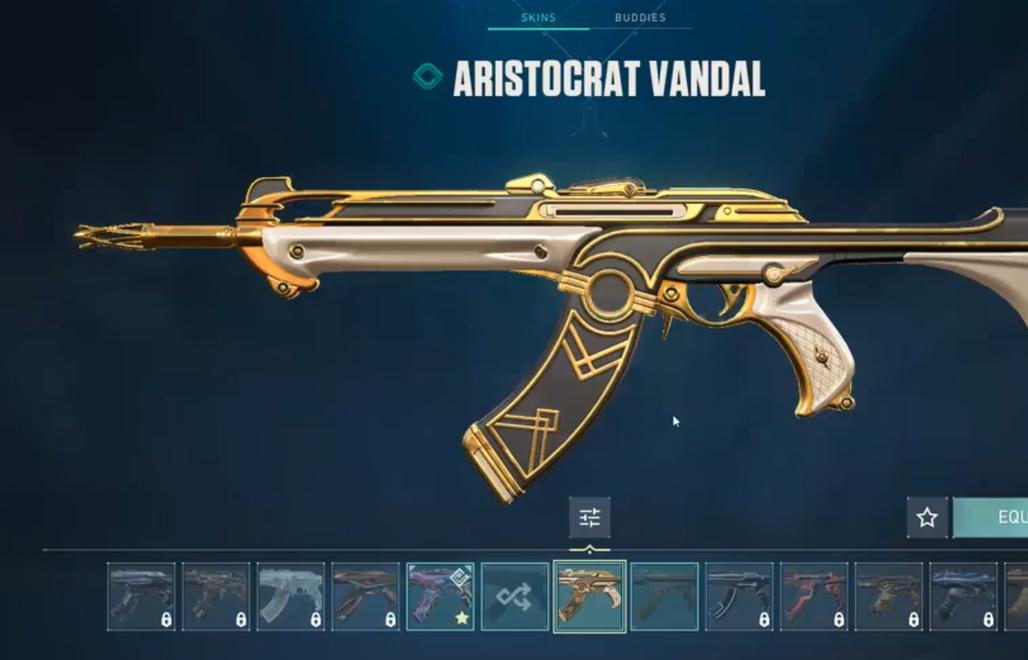Select the random shuffle skin tile

point(515,596)
